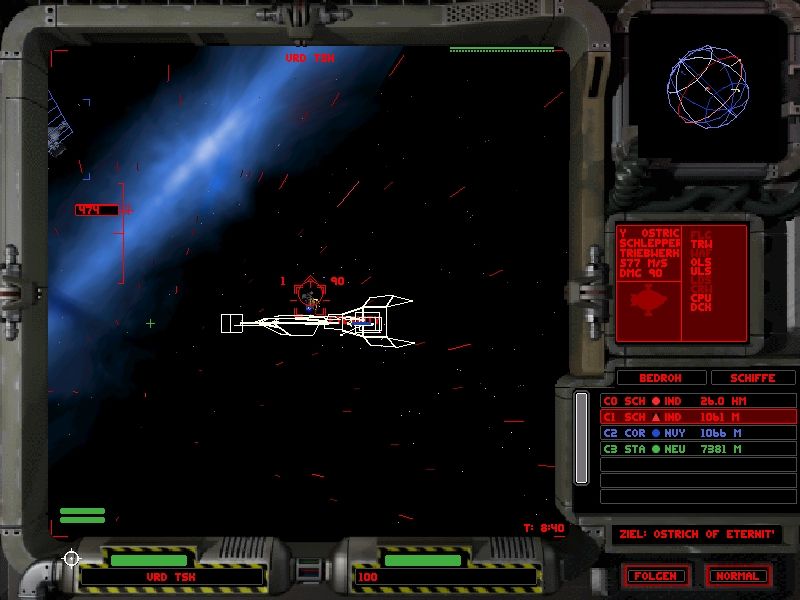Click the wireframe sphere radar display

tap(708, 88)
